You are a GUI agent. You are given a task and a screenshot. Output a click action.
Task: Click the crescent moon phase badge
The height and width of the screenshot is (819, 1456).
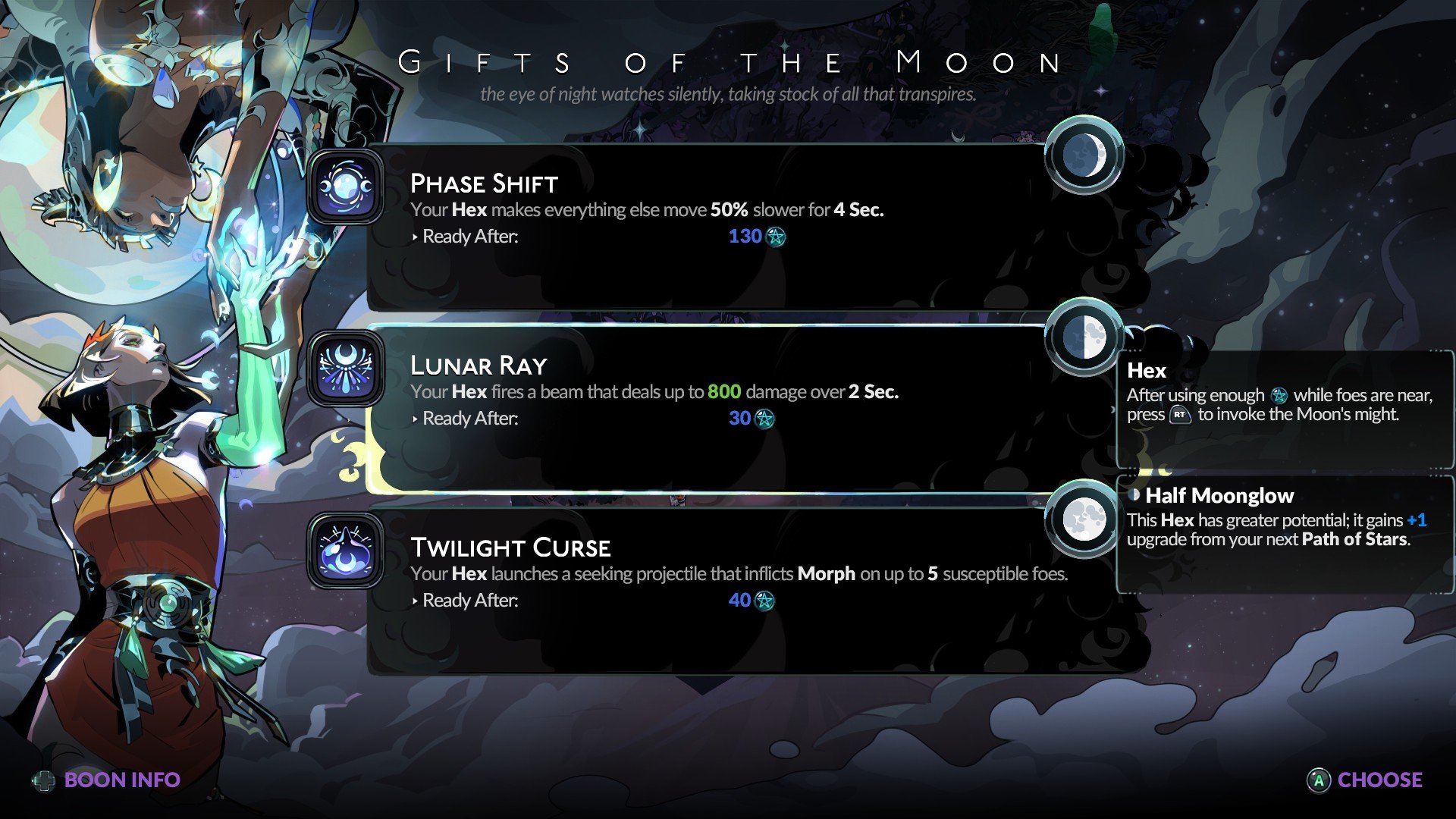(1084, 155)
